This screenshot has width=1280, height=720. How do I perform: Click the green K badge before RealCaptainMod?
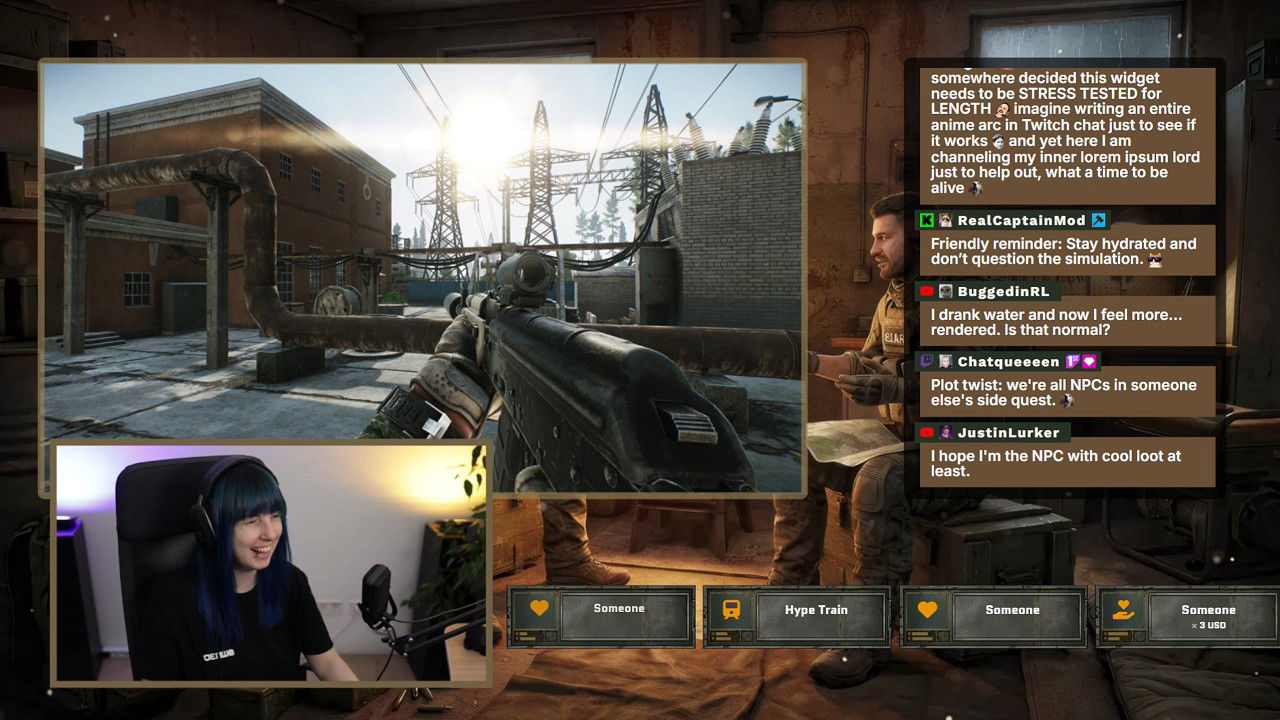tap(925, 218)
